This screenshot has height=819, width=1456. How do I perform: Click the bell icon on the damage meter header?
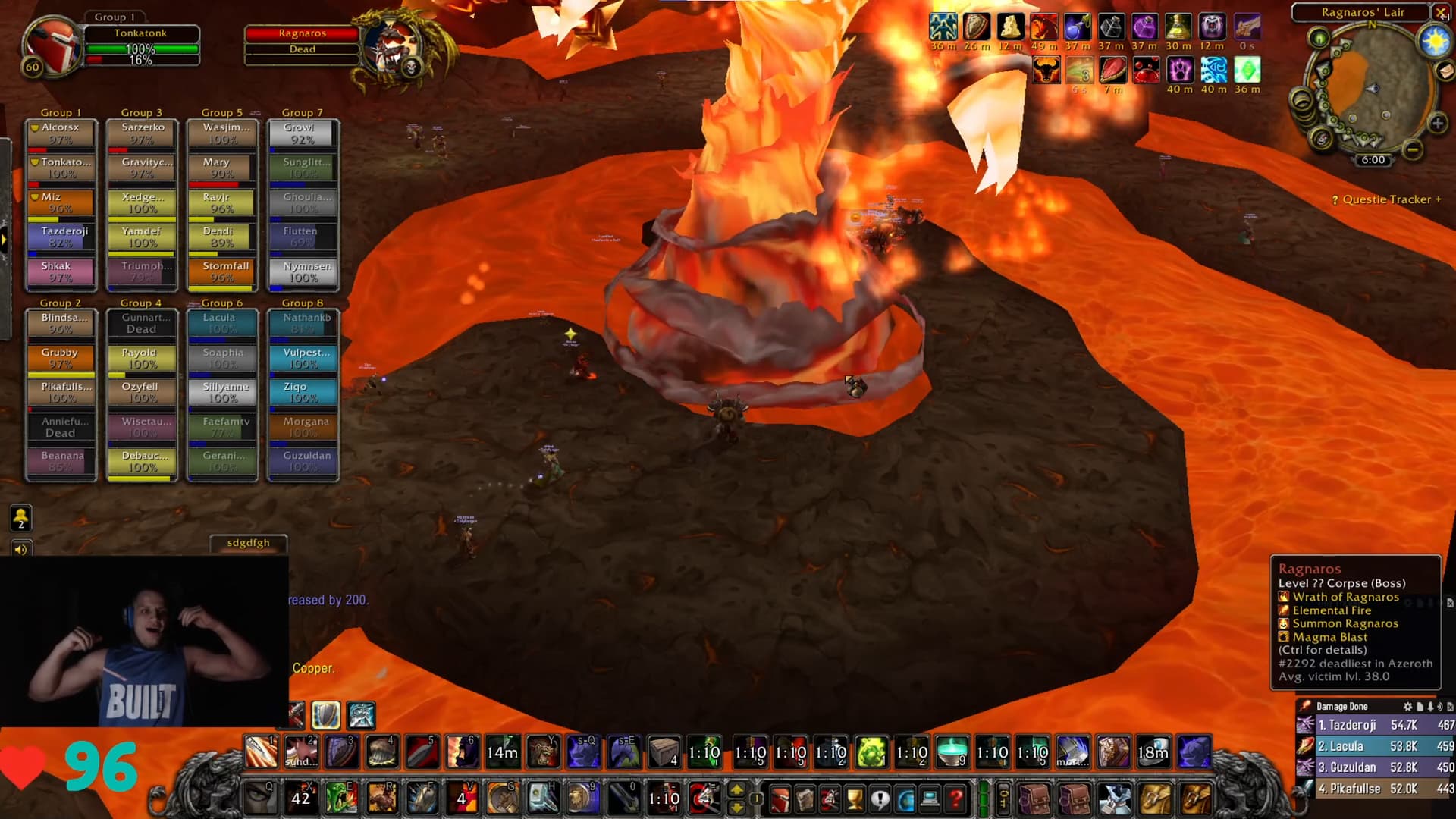click(1430, 706)
